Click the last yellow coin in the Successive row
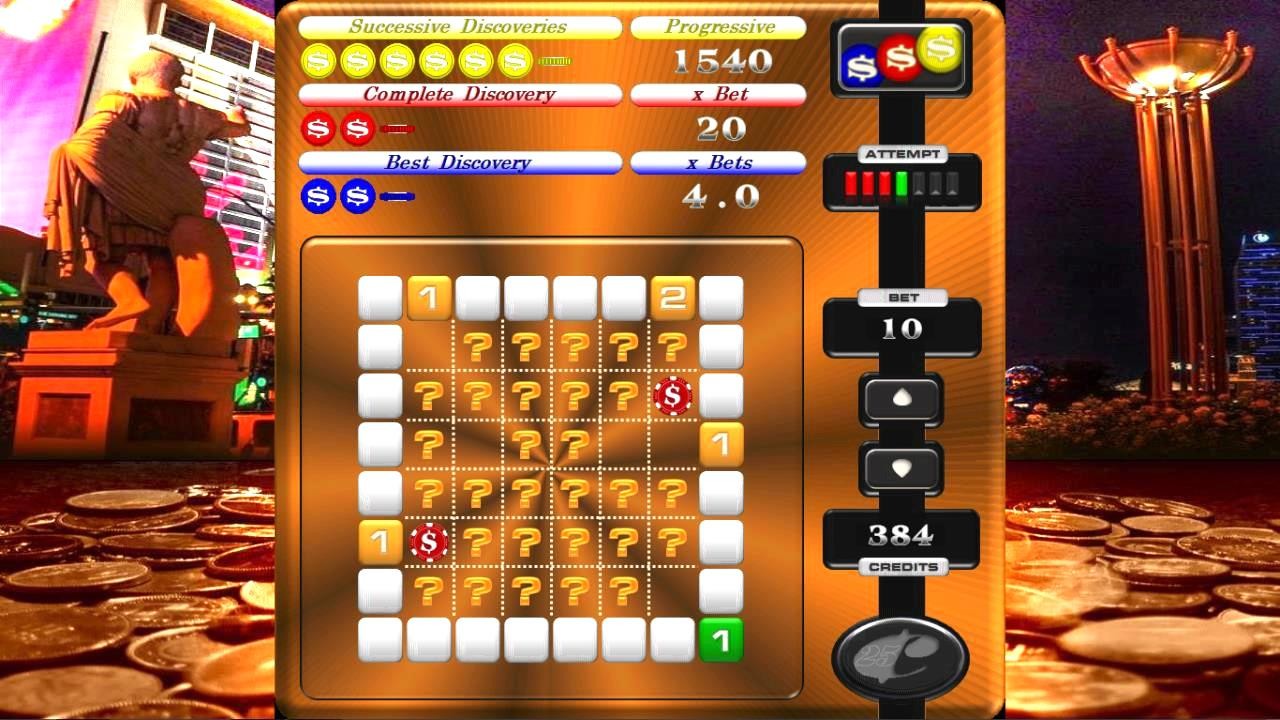This screenshot has width=1280, height=720. click(x=515, y=62)
